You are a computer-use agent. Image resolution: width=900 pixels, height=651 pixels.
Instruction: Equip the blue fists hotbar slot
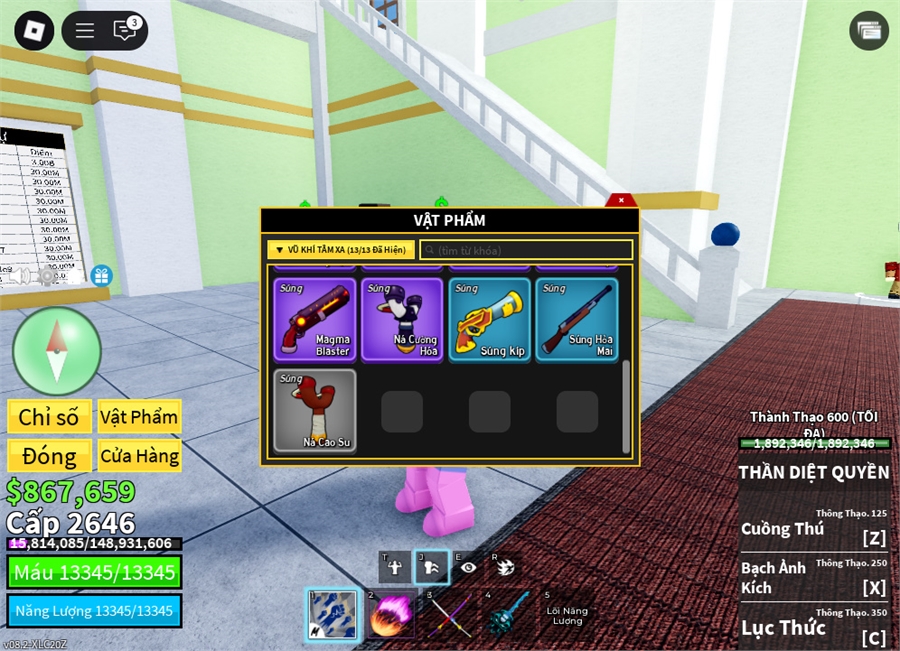pos(331,614)
